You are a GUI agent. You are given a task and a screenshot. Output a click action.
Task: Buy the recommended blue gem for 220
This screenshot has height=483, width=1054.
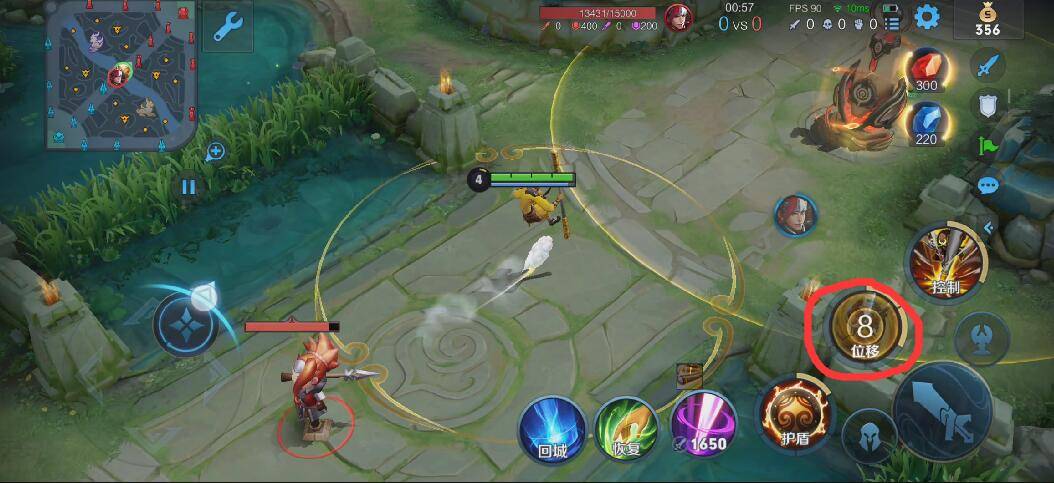[x=925, y=124]
